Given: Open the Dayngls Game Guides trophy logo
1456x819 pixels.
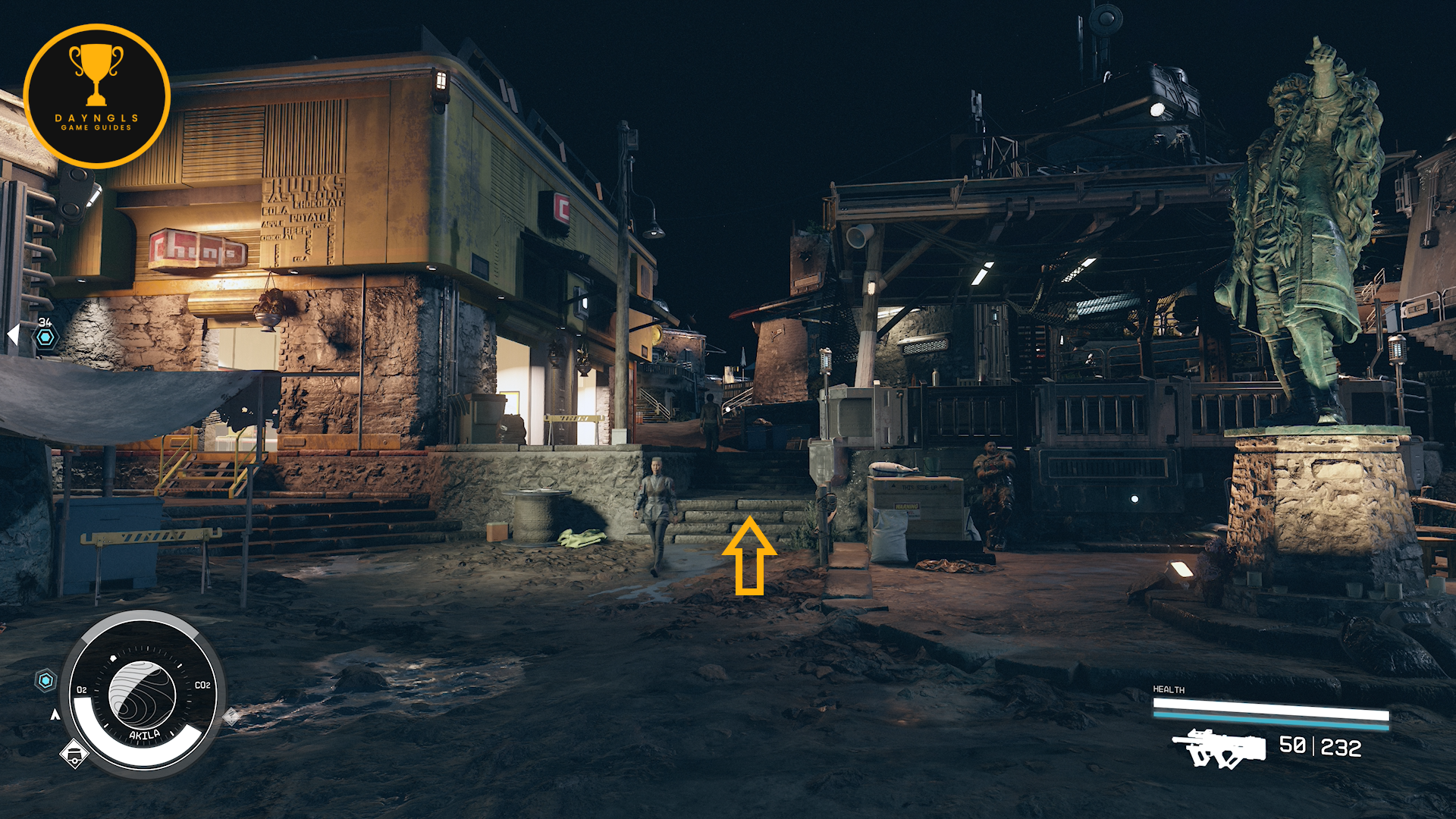Looking at the screenshot, I should click(x=96, y=96).
